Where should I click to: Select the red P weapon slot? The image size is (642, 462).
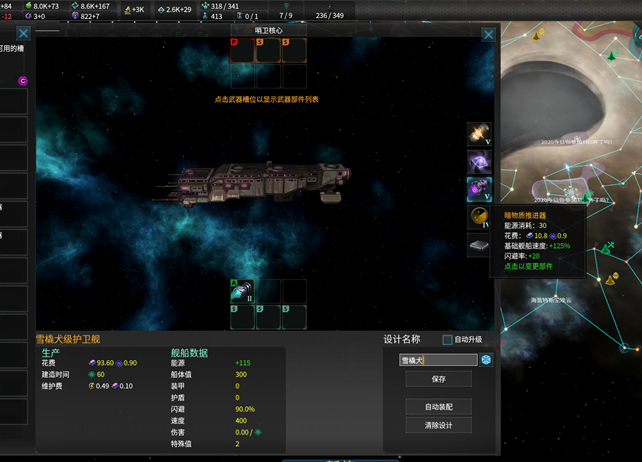[242, 50]
